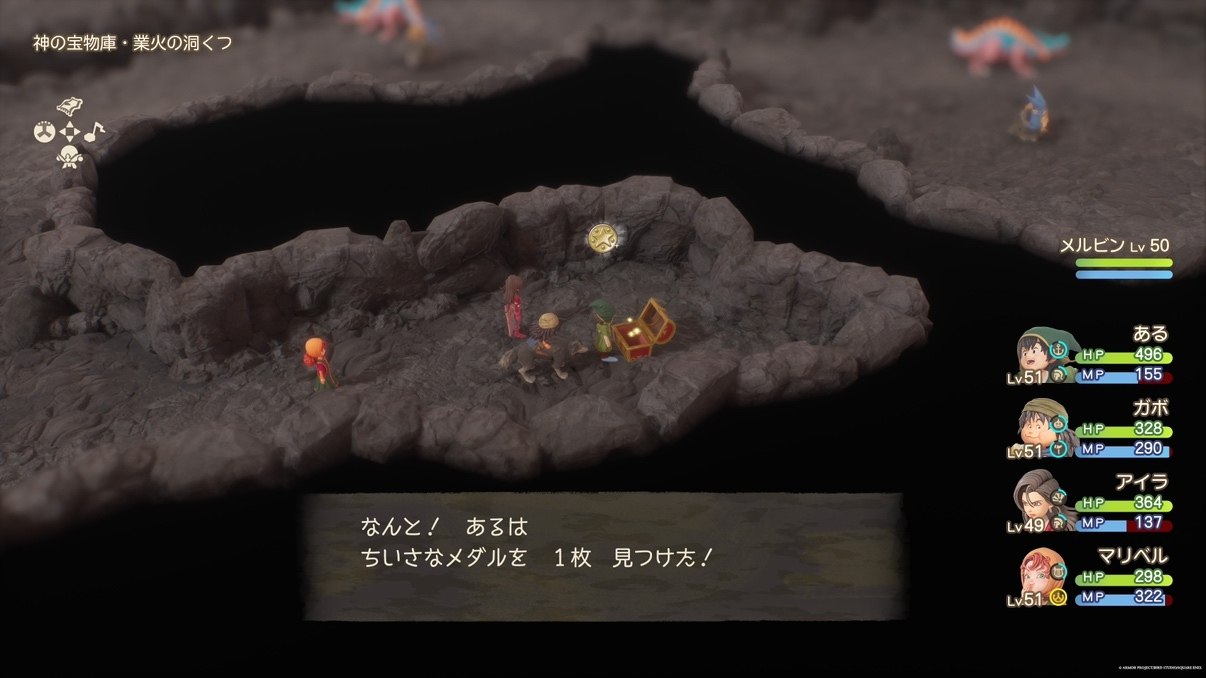The height and width of the screenshot is (678, 1206).
Task: Advance the ちいさなメダル message box
Action: point(604,556)
